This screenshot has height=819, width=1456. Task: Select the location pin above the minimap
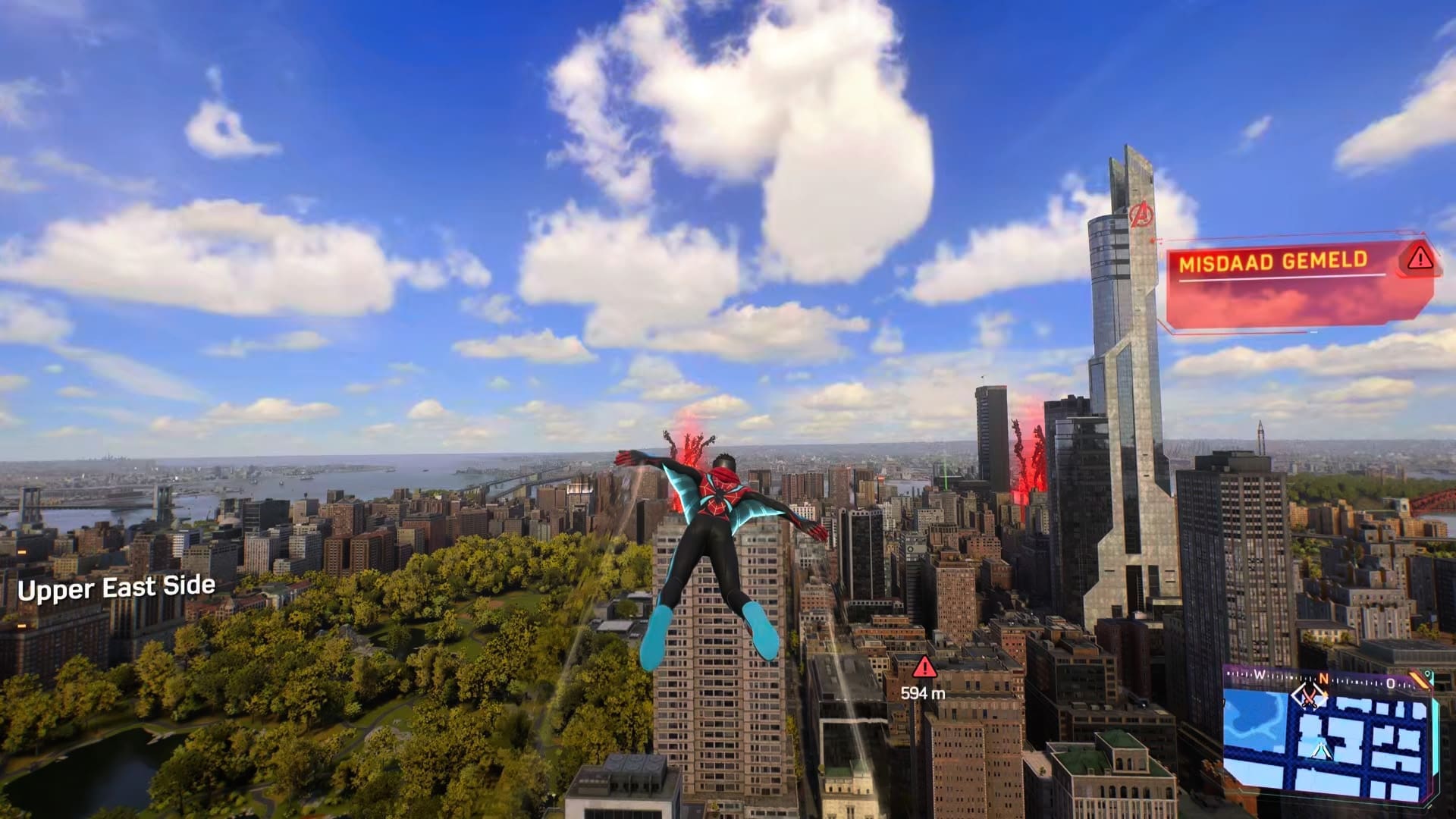[x=1429, y=673]
